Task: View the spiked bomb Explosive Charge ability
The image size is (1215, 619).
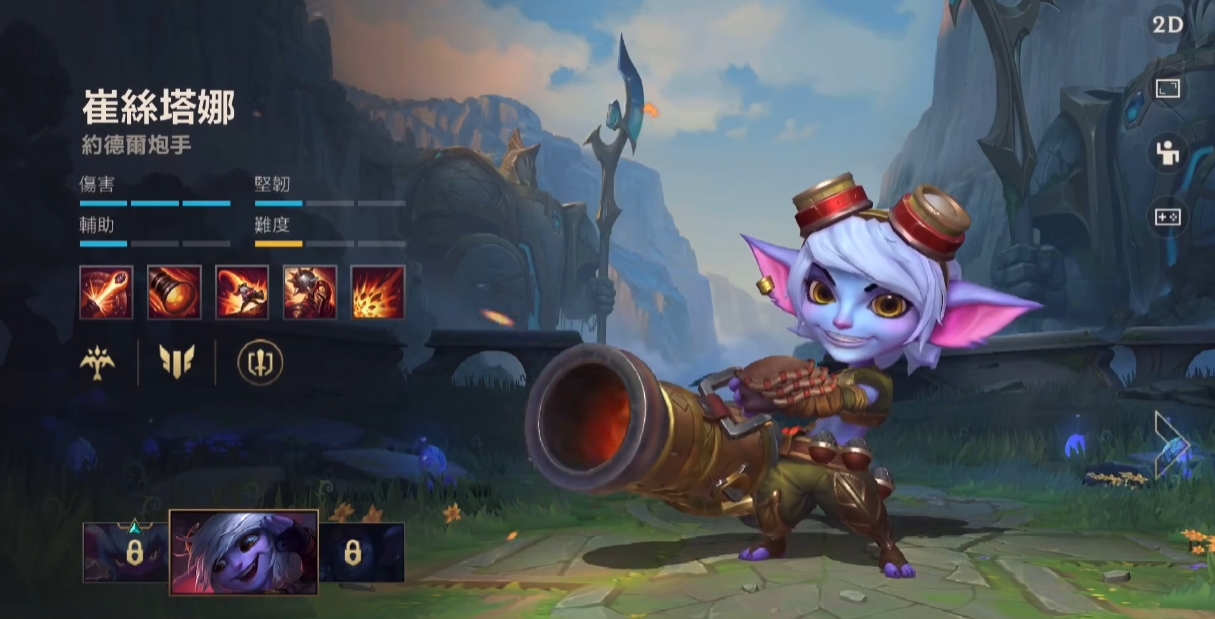Action: (310, 292)
